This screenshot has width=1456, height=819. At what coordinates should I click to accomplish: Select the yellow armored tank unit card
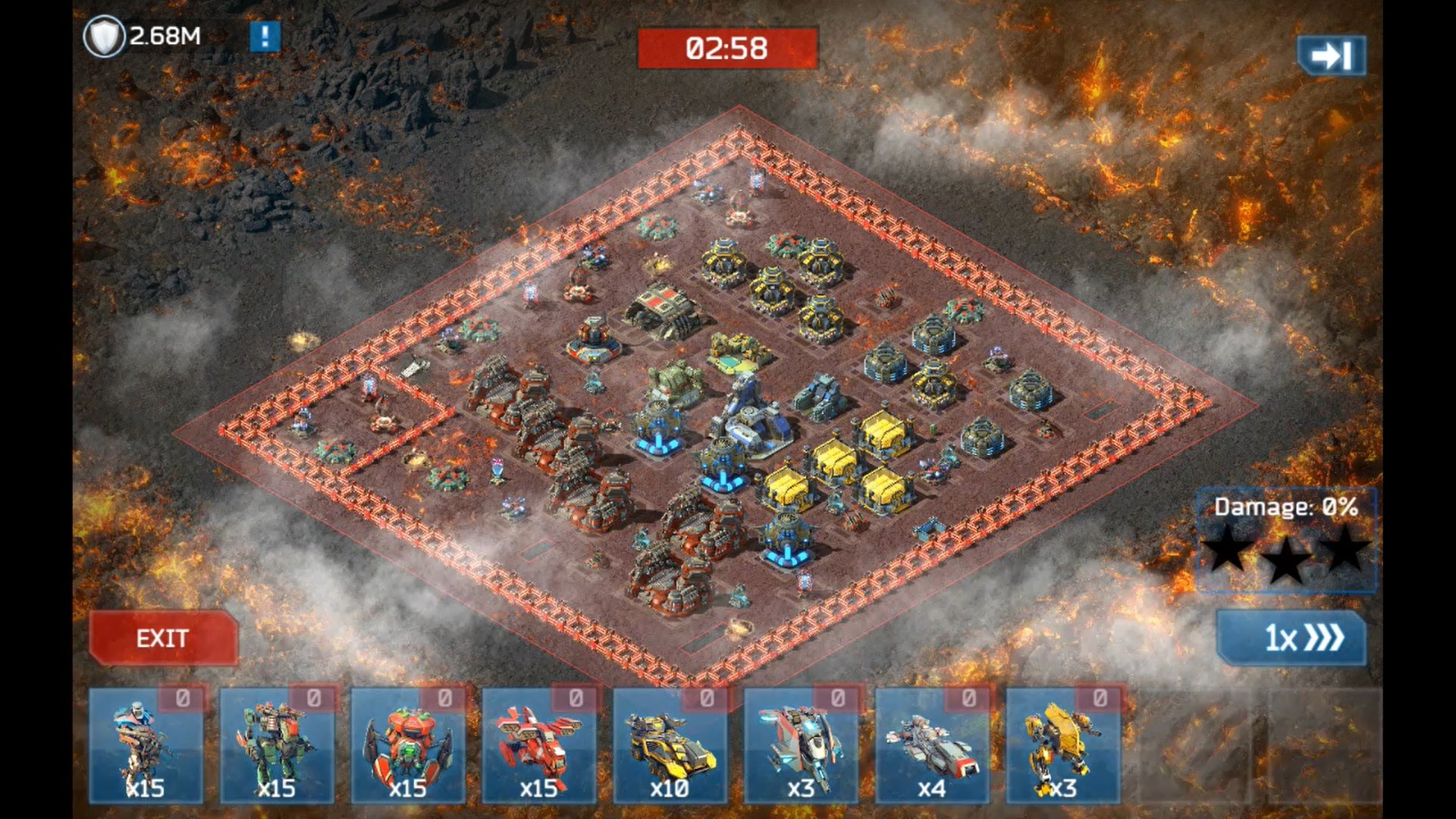click(670, 746)
